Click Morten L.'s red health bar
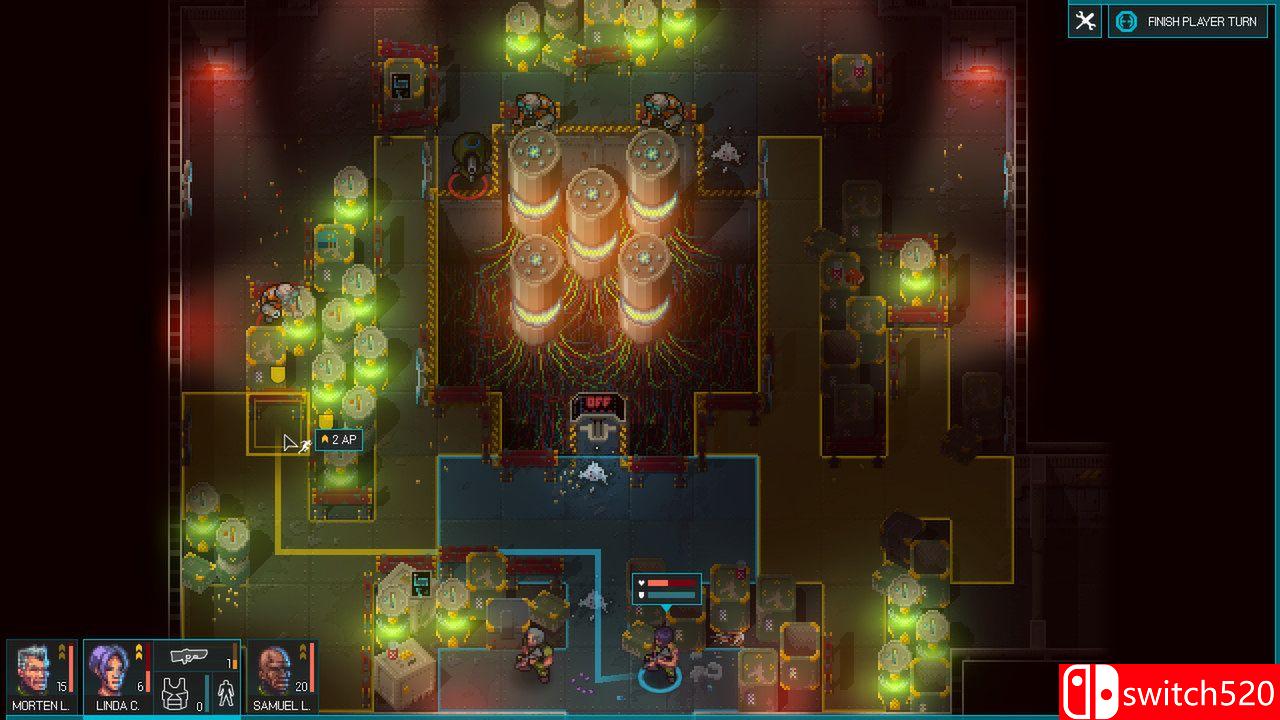The image size is (1280, 720). pyautogui.click(x=71, y=668)
